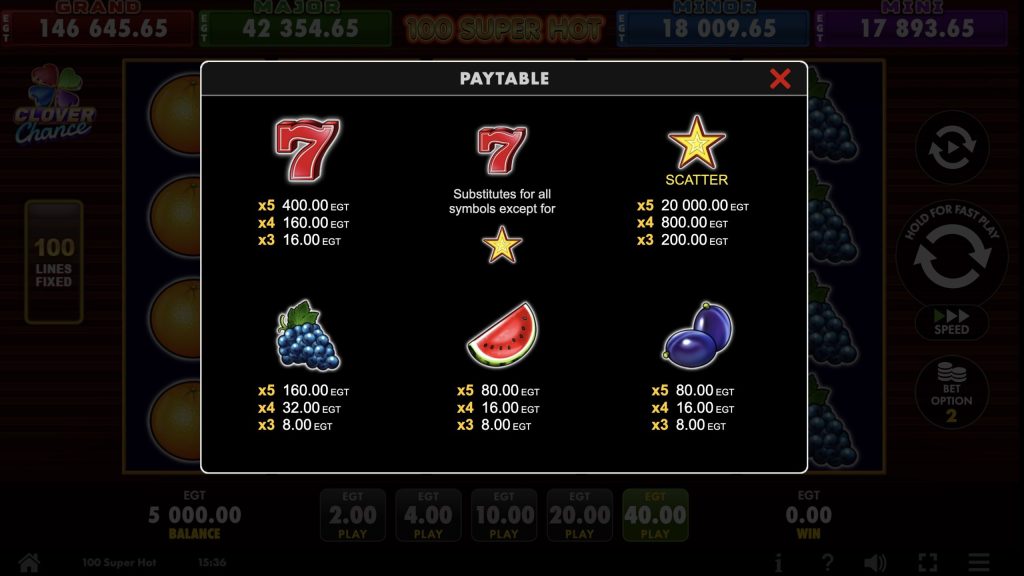Switch to fullscreen mode
The image size is (1024, 576).
coord(927,563)
